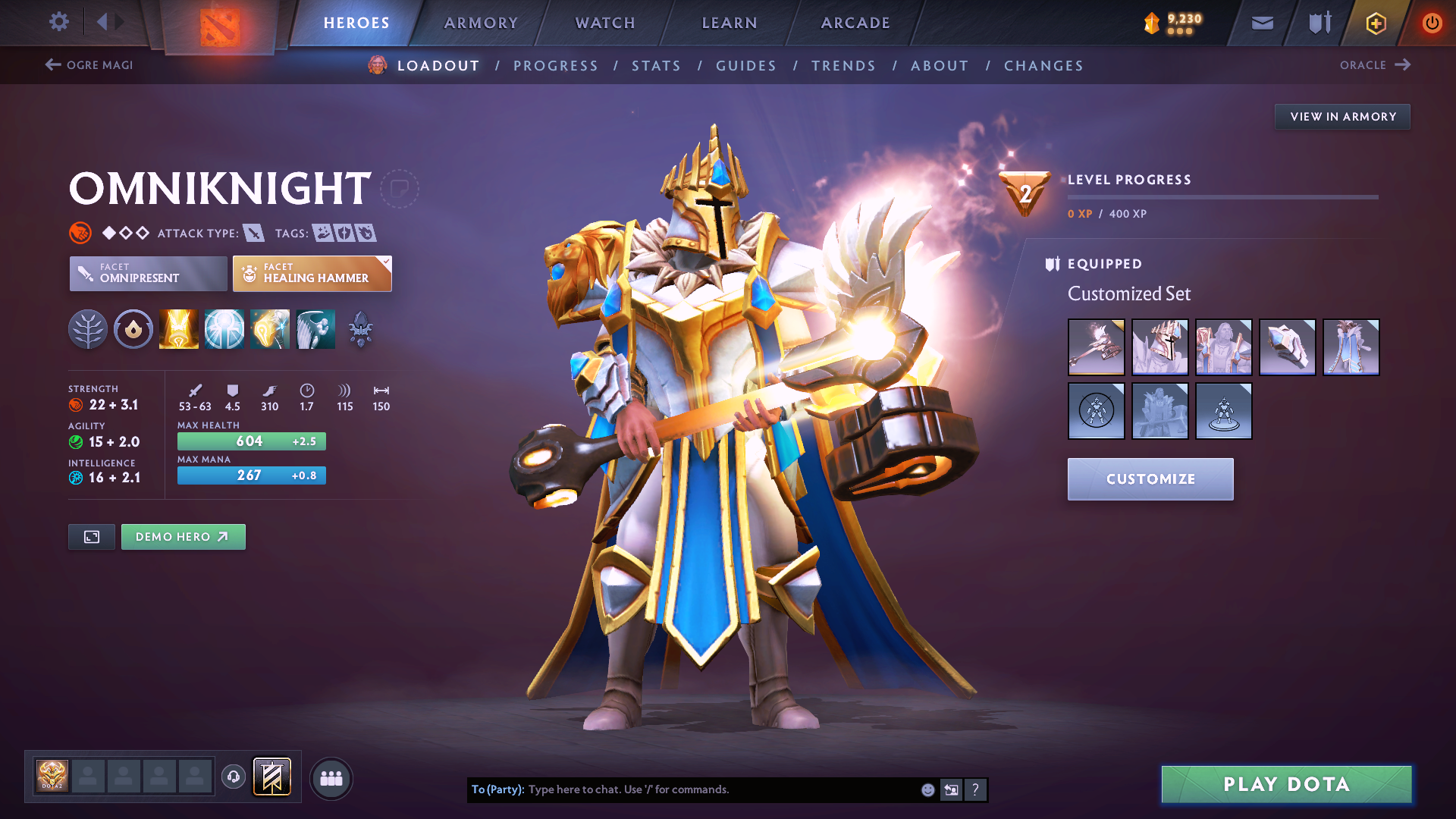This screenshot has width=1456, height=819.
Task: Click the guild banner icon near party slots
Action: click(273, 777)
